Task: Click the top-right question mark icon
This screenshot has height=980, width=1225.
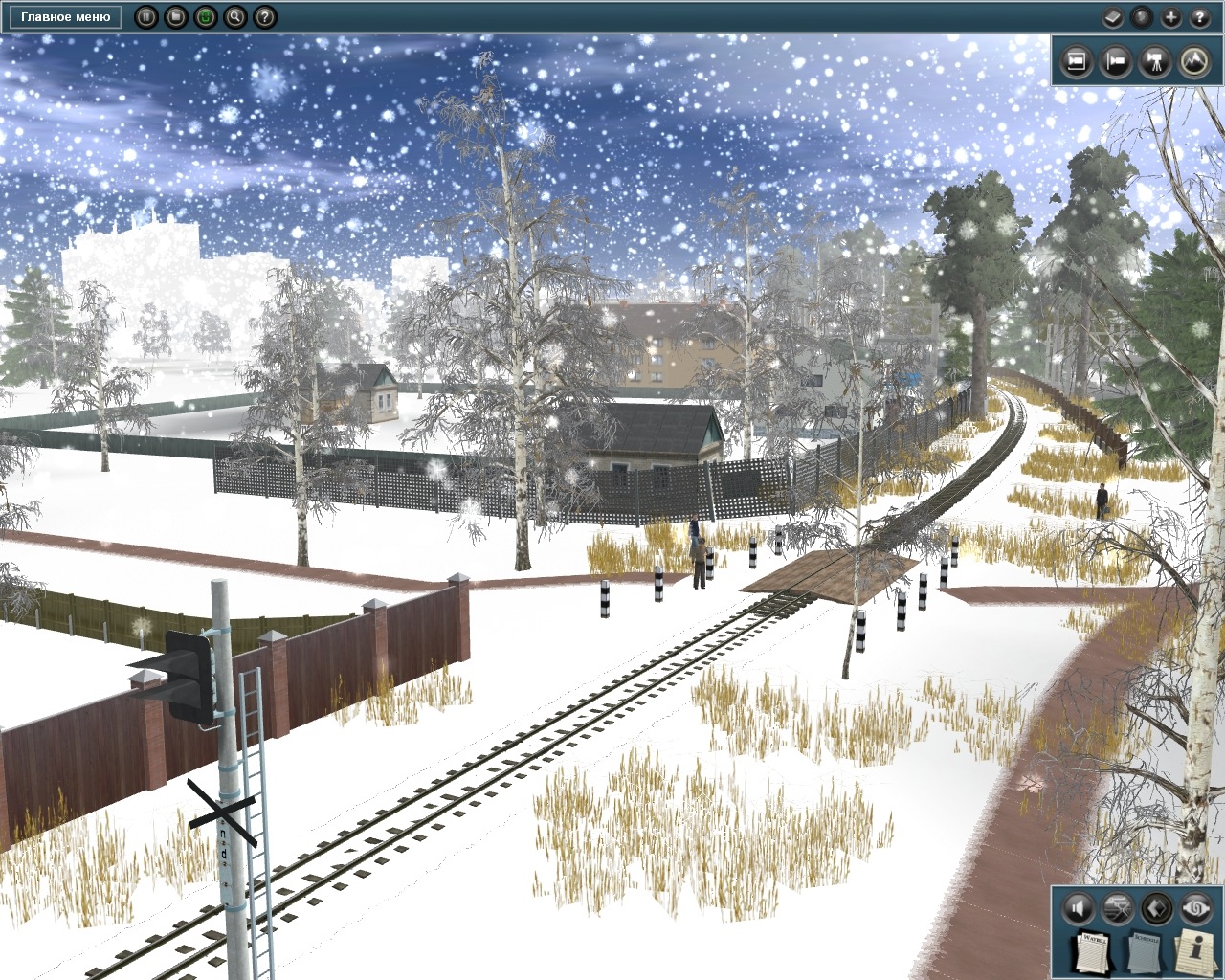Action: [x=1199, y=16]
